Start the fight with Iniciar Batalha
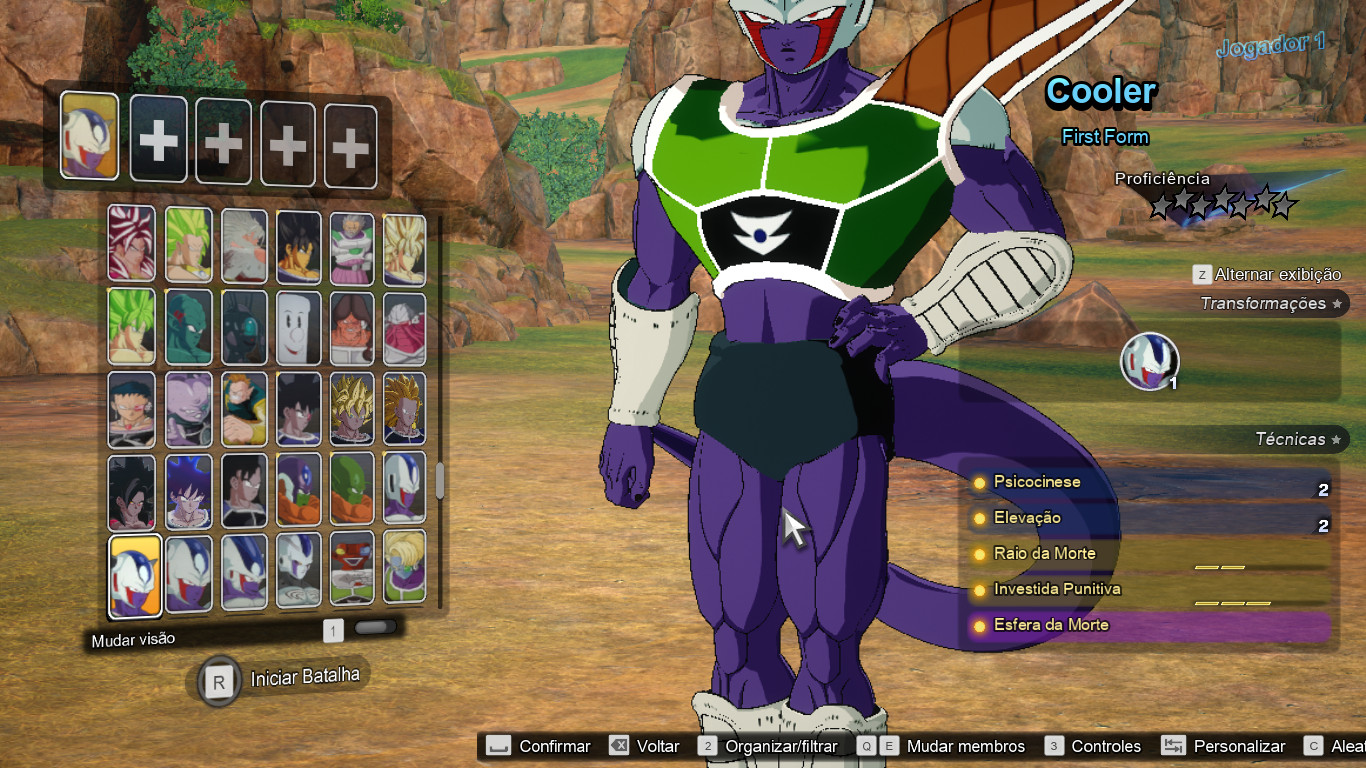Screen dimensions: 1366x768 (x=280, y=679)
